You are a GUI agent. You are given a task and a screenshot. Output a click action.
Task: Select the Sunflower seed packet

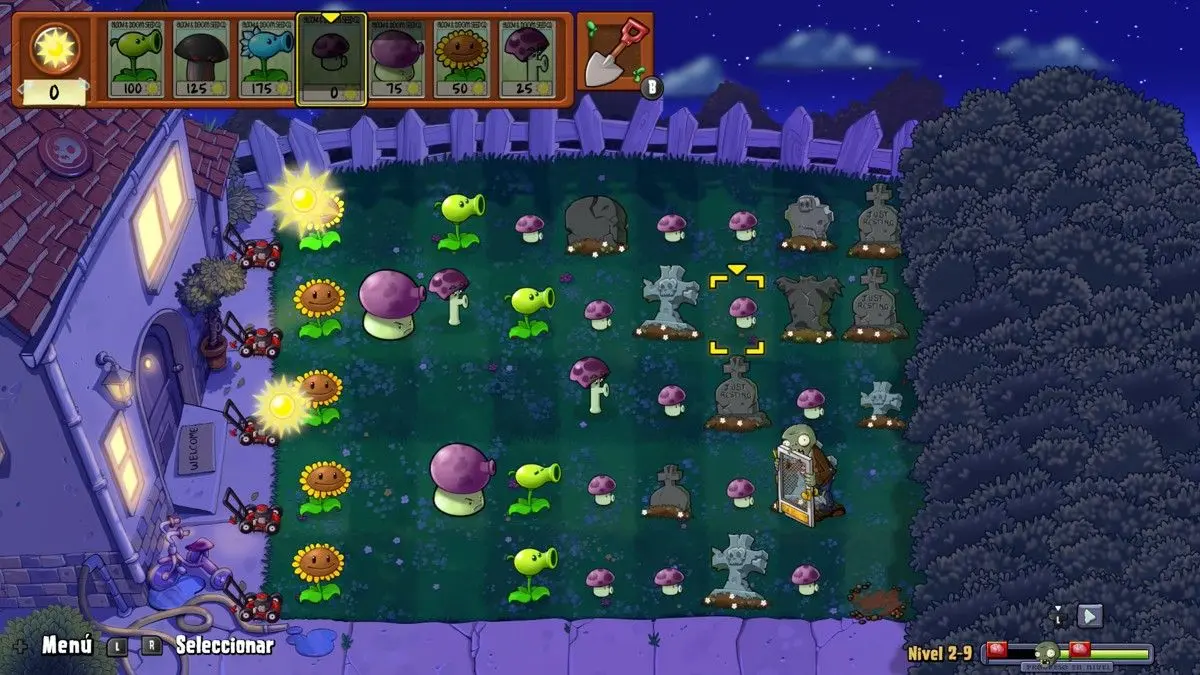point(462,58)
